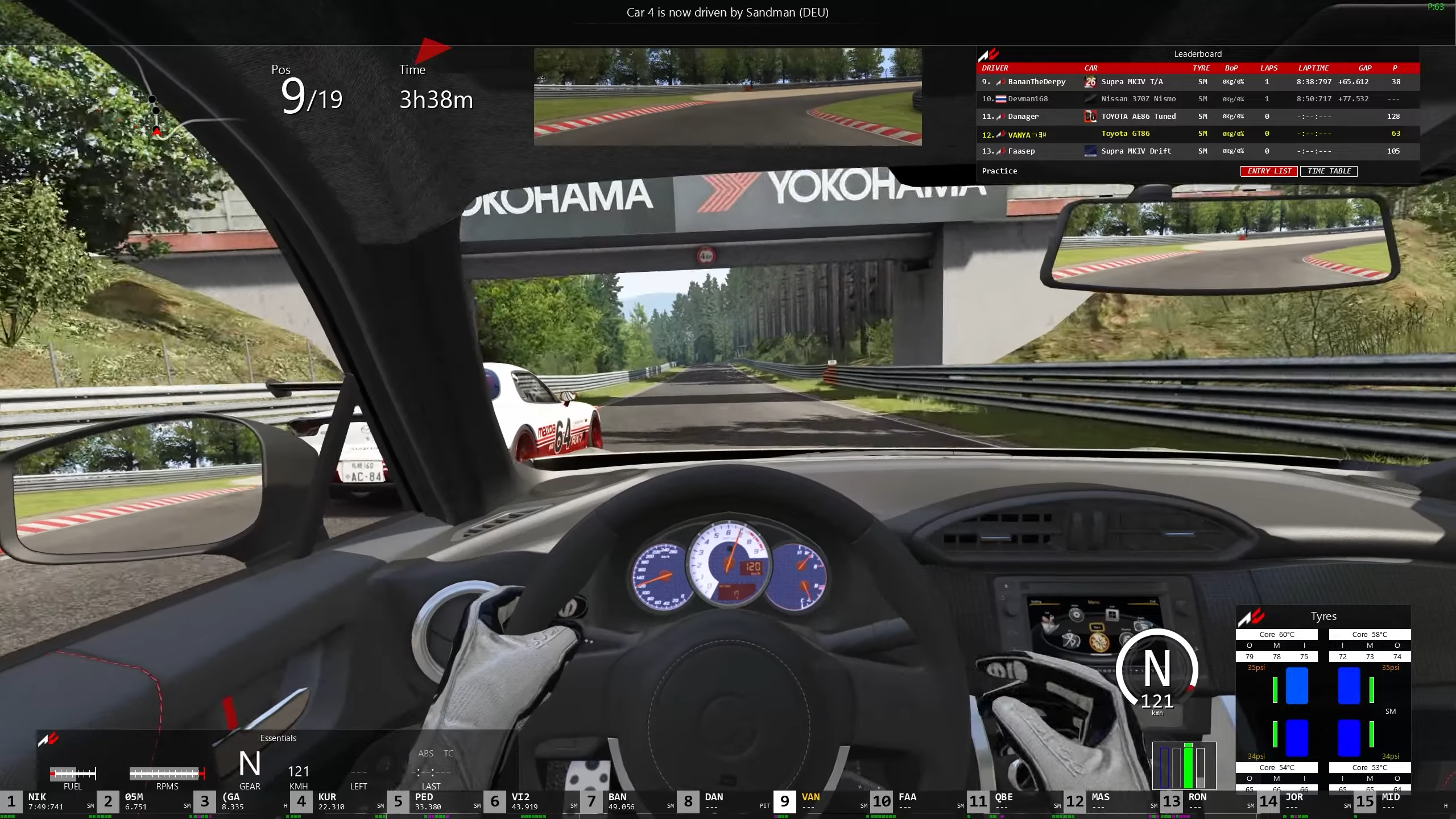The width and height of the screenshot is (1456, 819).
Task: Click the Leaderboard panel title
Action: (1198, 54)
